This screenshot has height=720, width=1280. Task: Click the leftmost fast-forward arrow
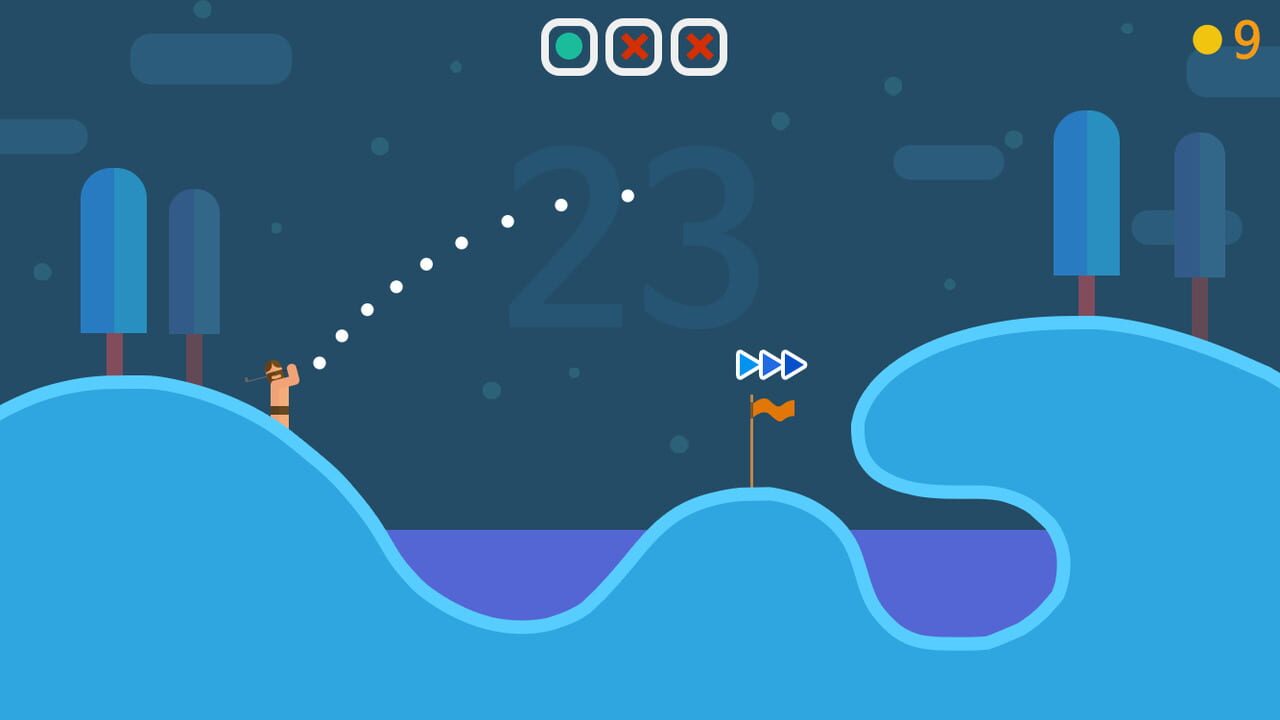point(745,364)
